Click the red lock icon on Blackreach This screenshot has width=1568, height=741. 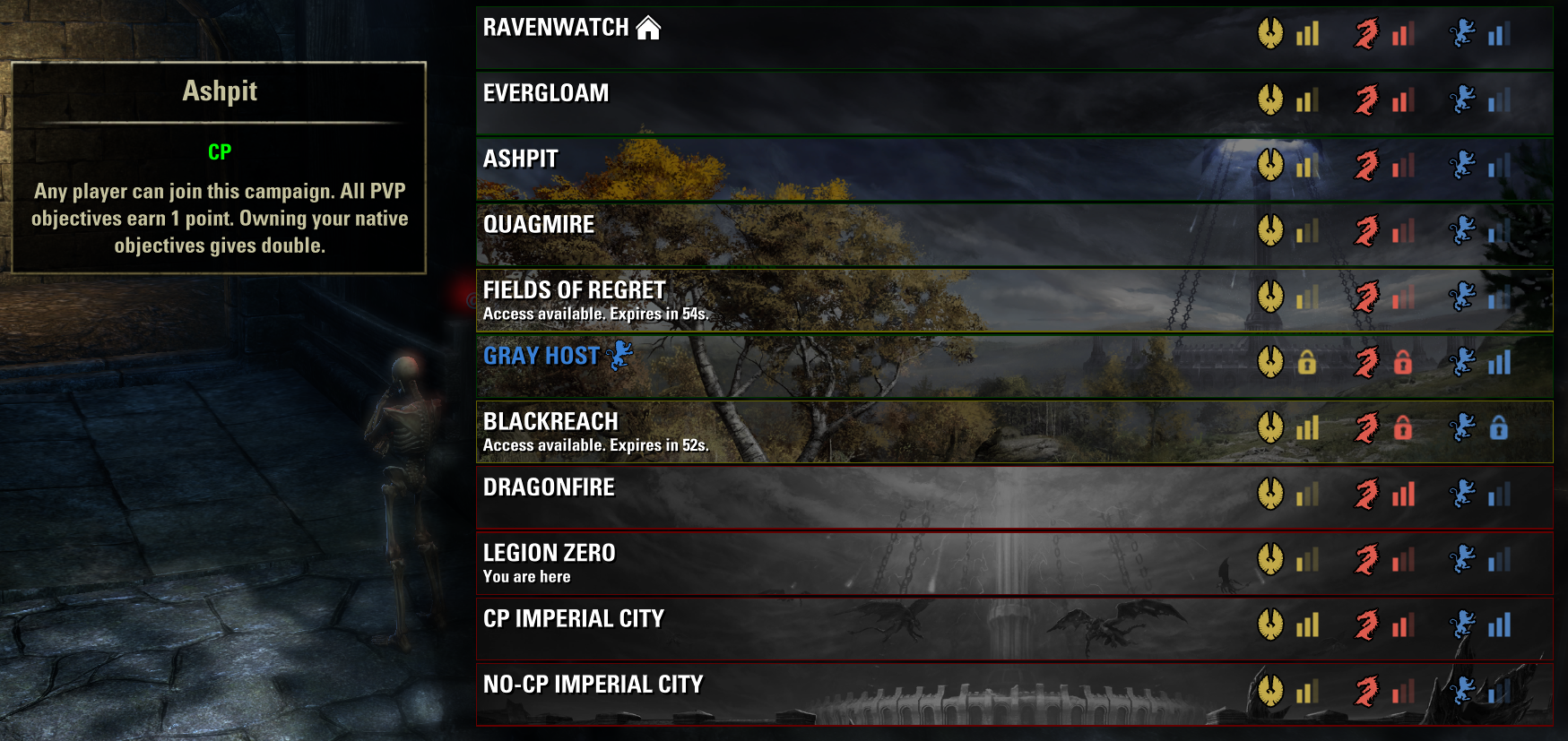pos(1403,430)
